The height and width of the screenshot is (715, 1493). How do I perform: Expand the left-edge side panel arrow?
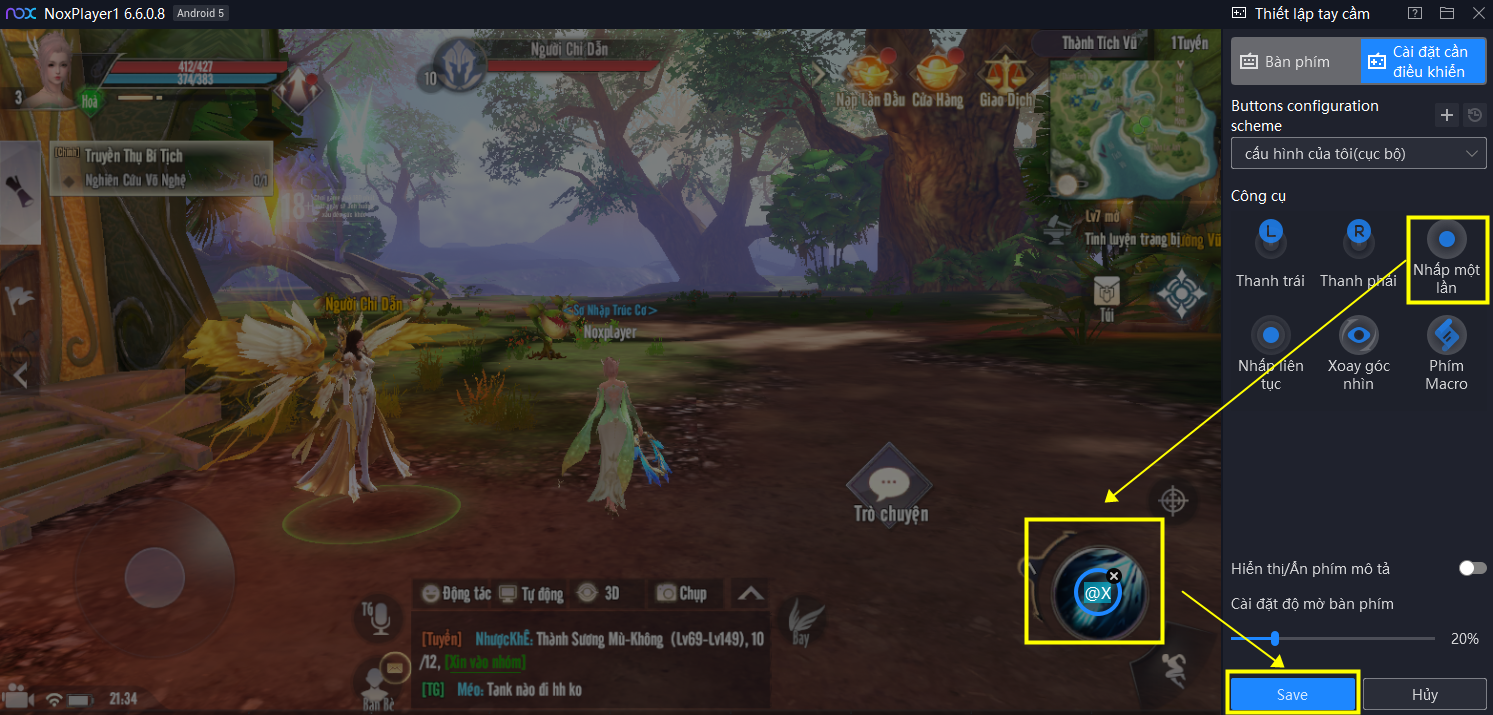pos(19,376)
